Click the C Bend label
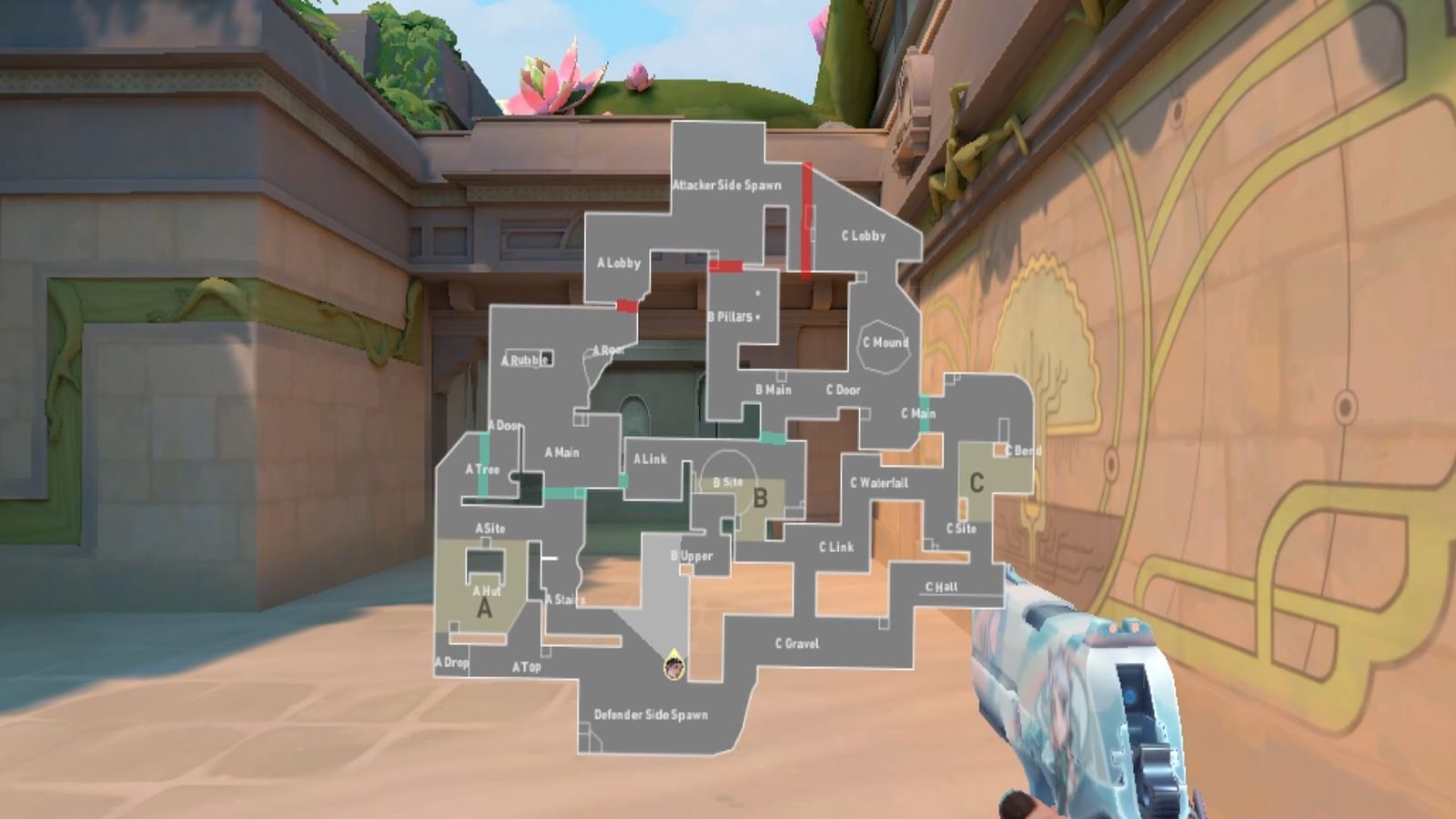The image size is (1456, 819). (1022, 448)
